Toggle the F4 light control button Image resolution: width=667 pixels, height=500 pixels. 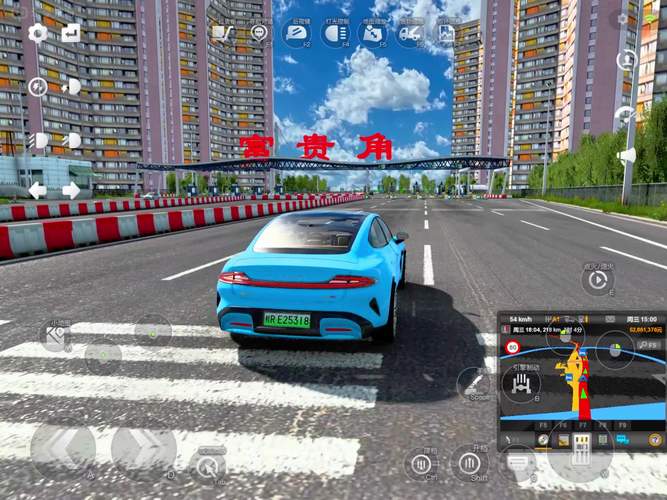[333, 34]
